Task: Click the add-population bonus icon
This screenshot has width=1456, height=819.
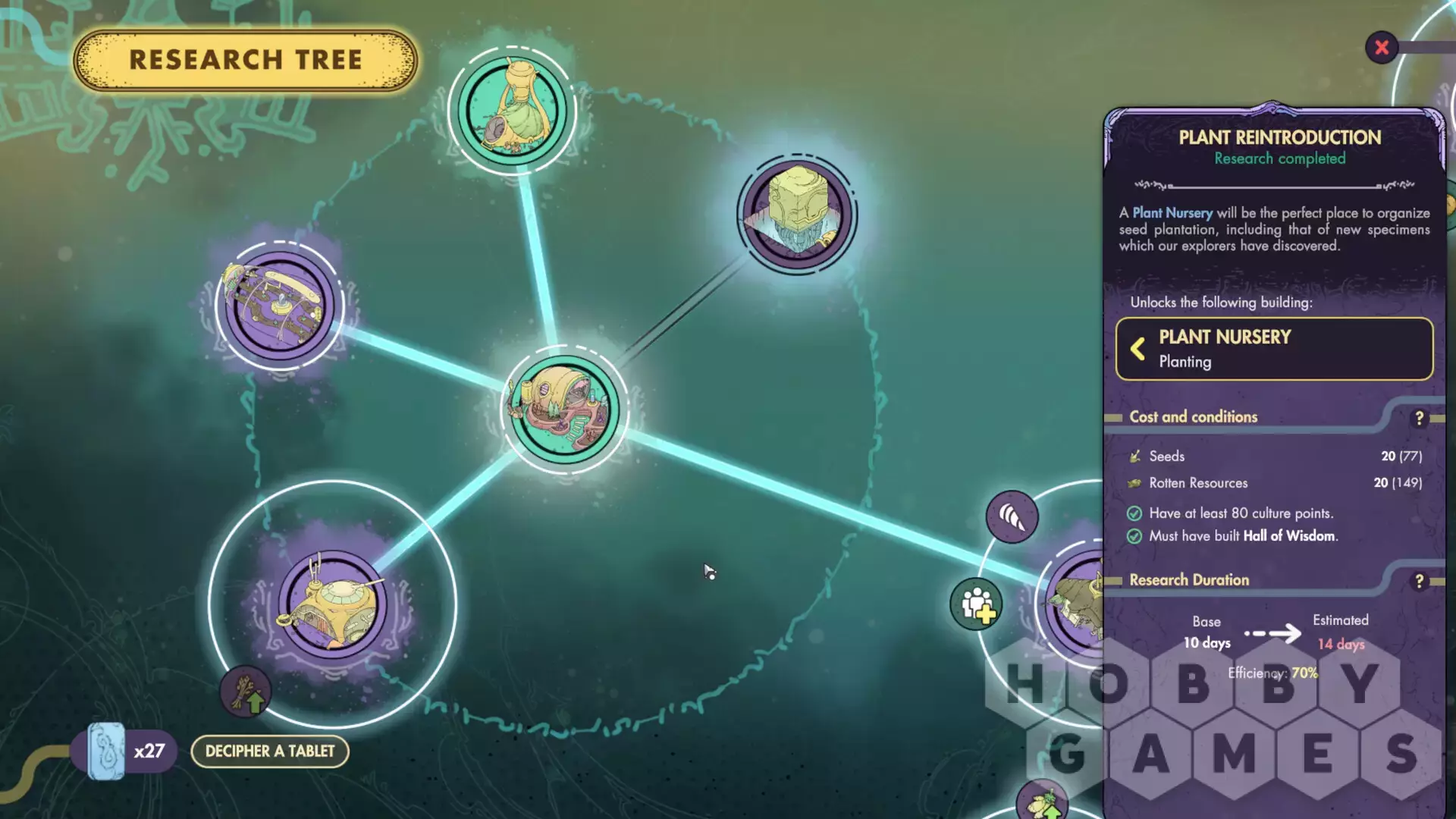Action: pos(977,604)
